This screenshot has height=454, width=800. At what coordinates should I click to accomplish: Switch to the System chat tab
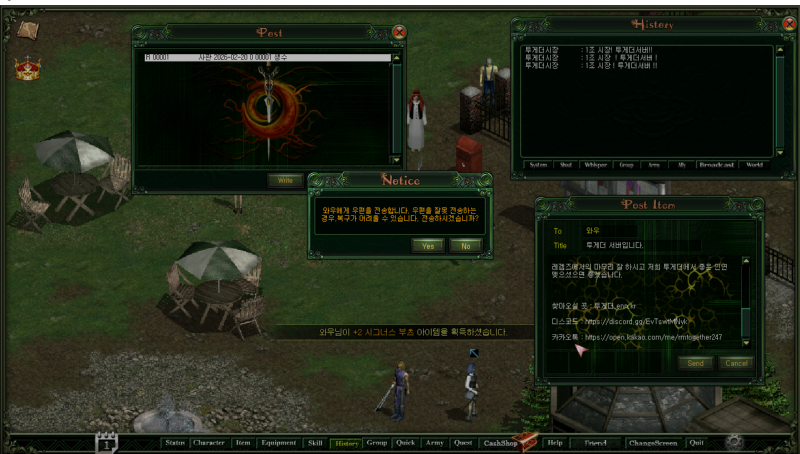pyautogui.click(x=538, y=165)
